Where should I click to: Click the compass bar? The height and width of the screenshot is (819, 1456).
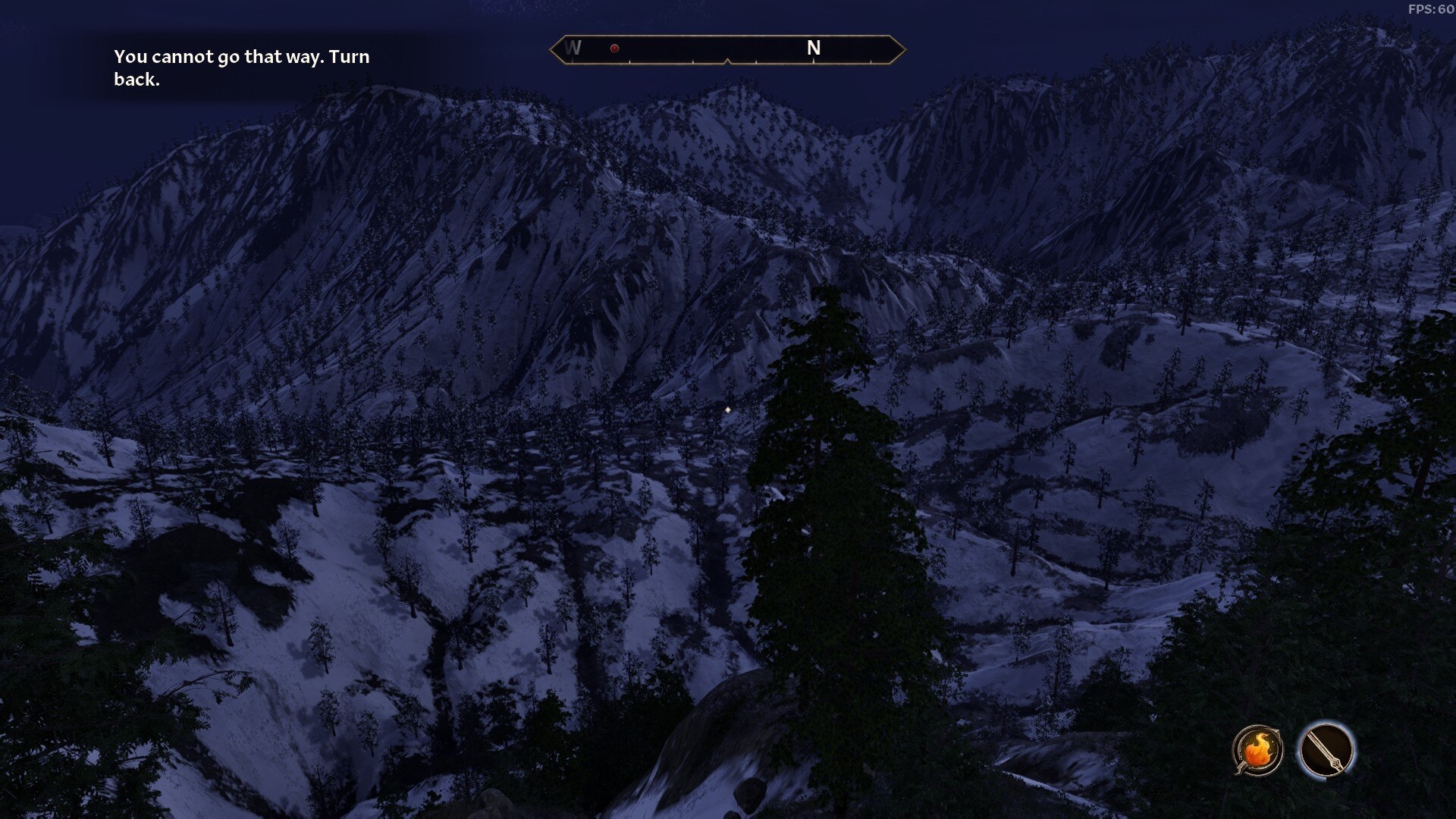pos(727,49)
